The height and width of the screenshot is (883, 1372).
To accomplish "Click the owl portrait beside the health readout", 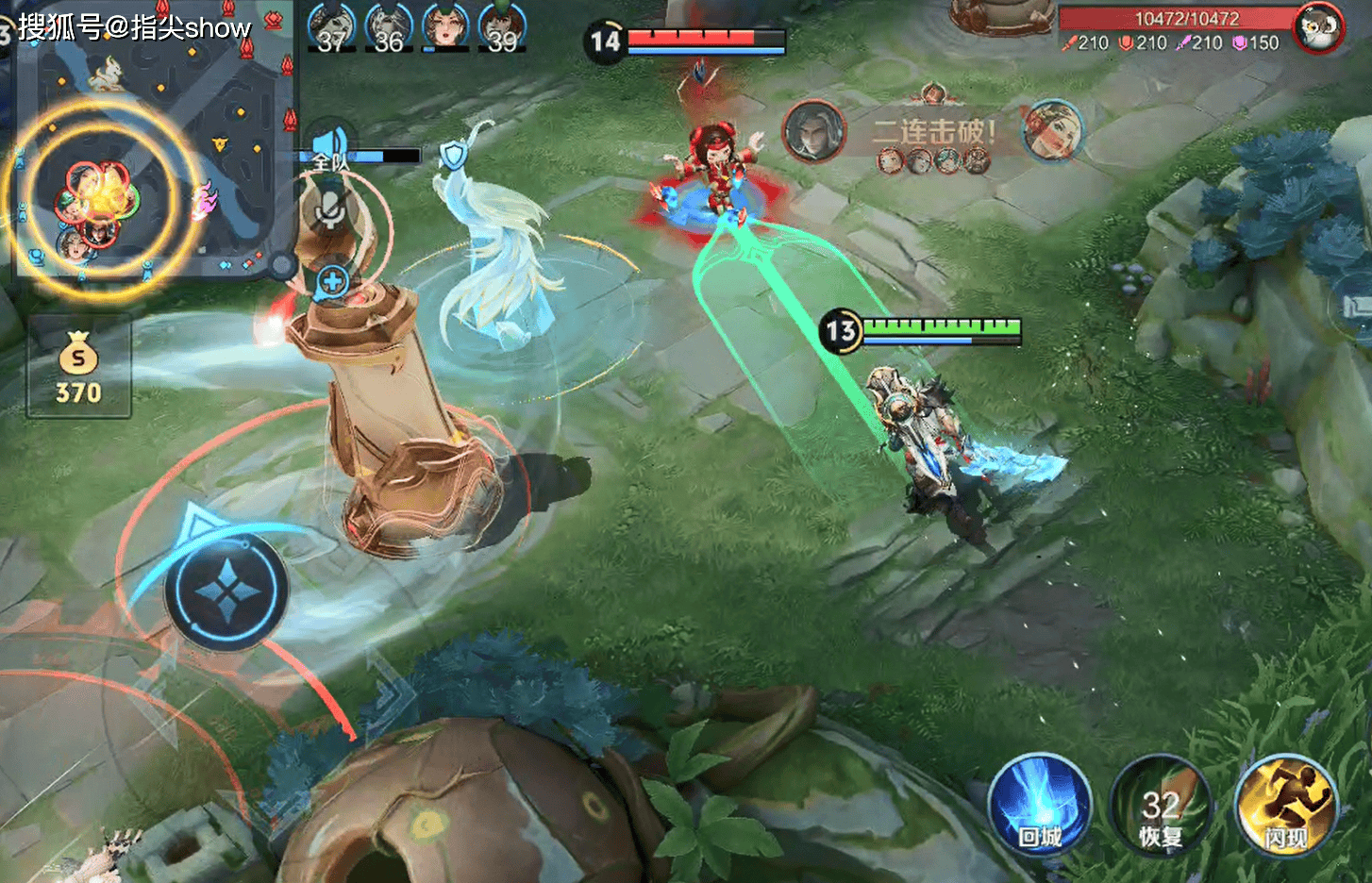I will (x=1318, y=28).
